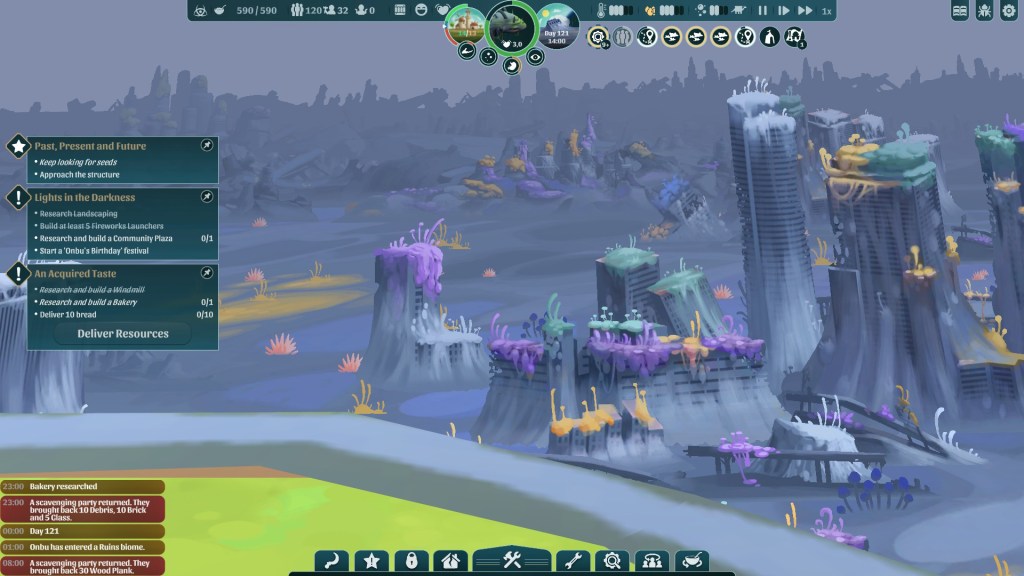Image resolution: width=1024 pixels, height=576 pixels.
Task: Open the research magnifier-gear menu
Action: [x=610, y=560]
